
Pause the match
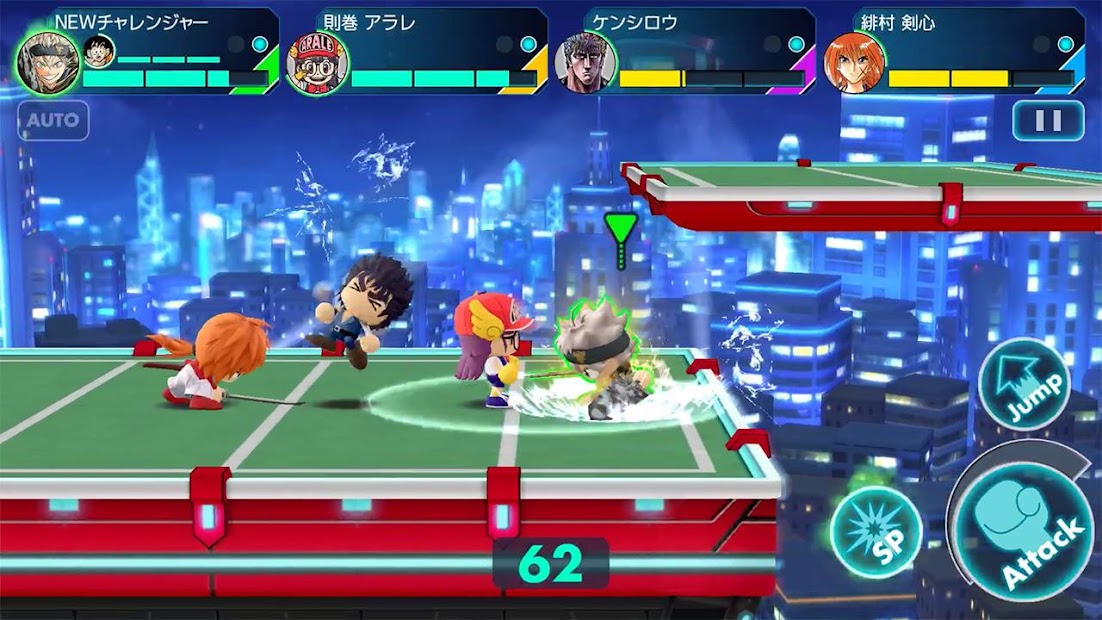(x=1047, y=121)
